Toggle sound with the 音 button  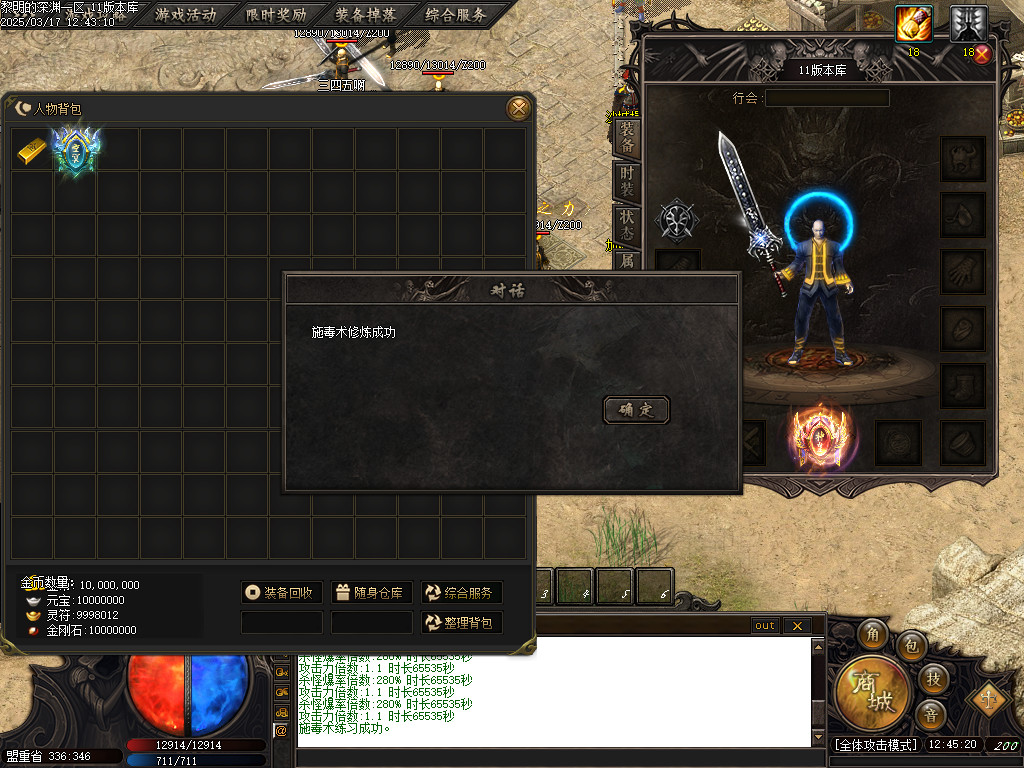pos(931,715)
